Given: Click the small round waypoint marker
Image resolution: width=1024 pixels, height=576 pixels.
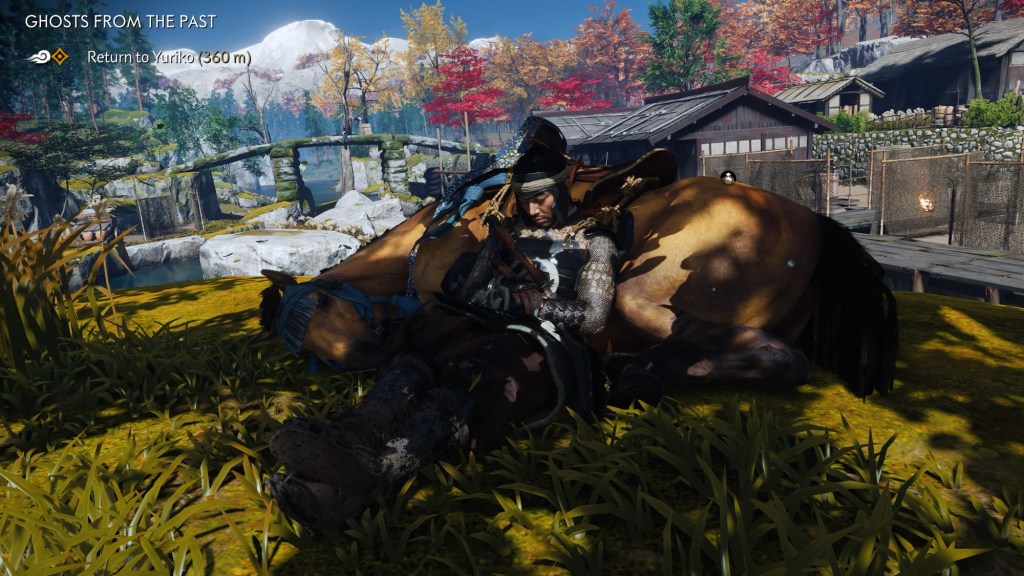Looking at the screenshot, I should coord(727,178).
